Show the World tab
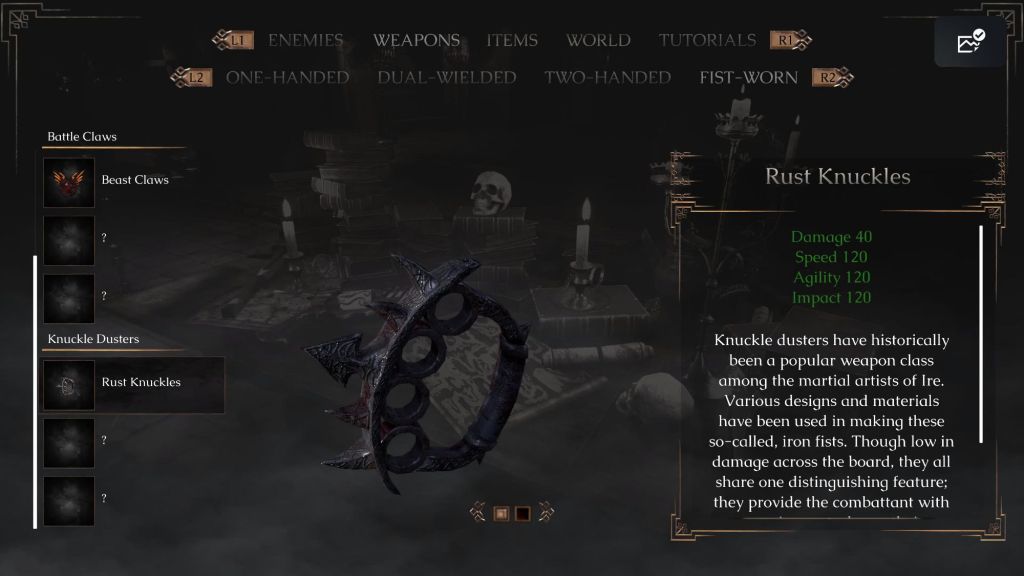Image resolution: width=1024 pixels, height=576 pixels. coord(598,40)
